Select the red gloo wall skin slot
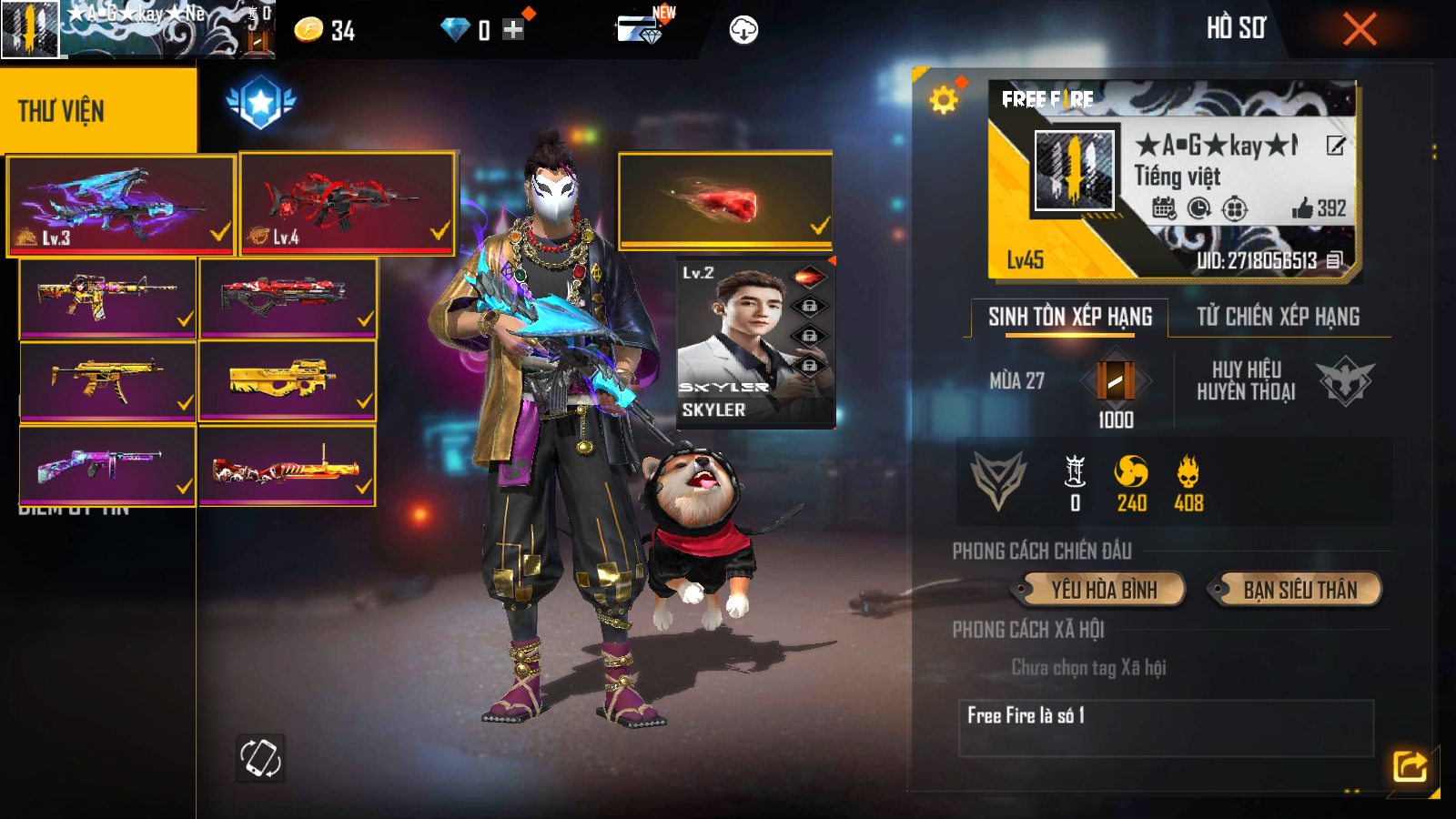Image resolution: width=1456 pixels, height=819 pixels. (725, 201)
